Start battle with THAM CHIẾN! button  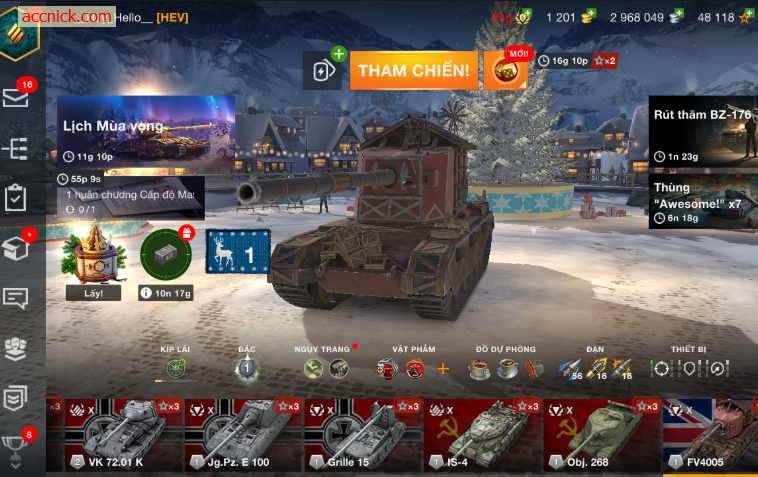click(413, 70)
